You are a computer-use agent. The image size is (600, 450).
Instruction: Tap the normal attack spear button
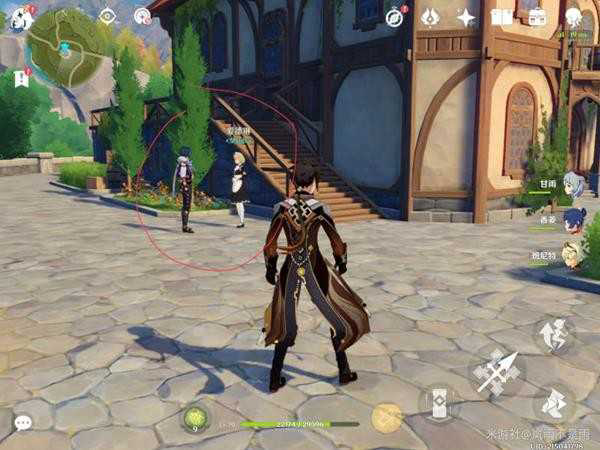(x=497, y=374)
